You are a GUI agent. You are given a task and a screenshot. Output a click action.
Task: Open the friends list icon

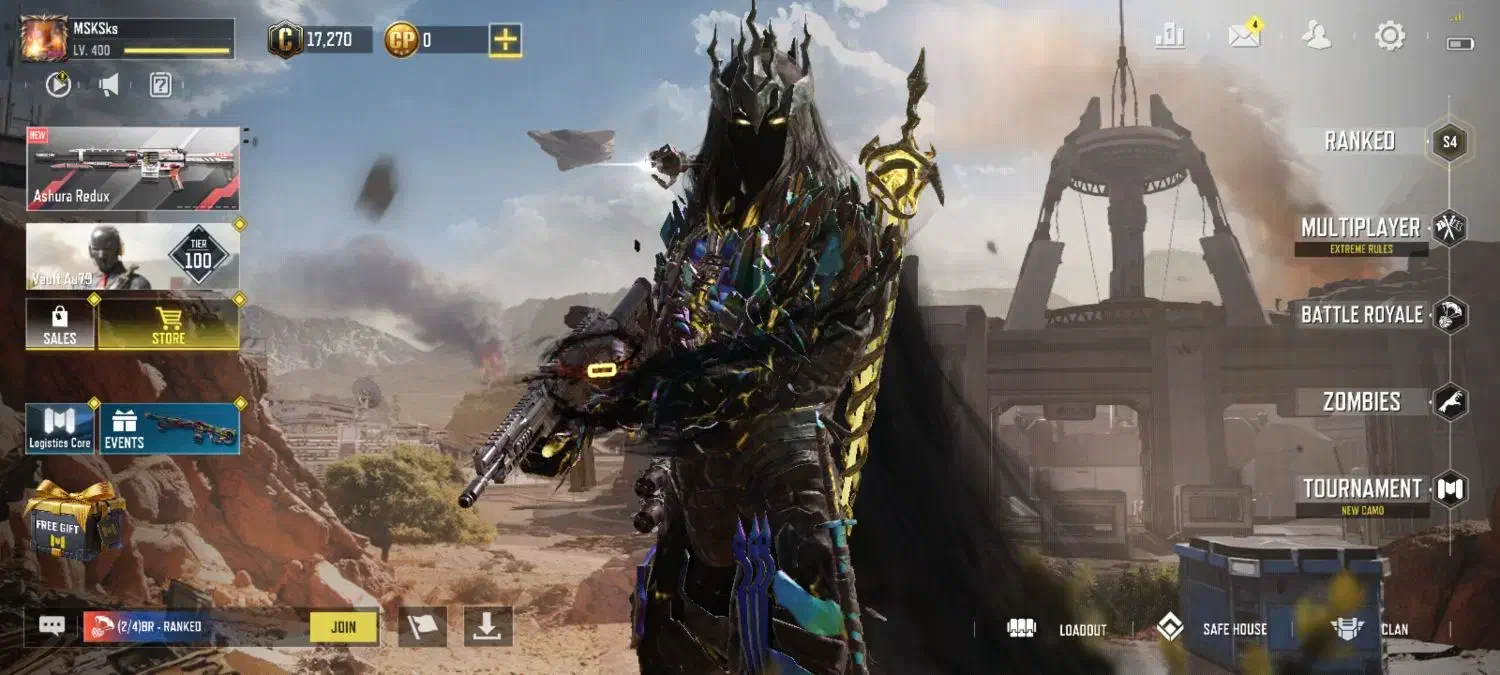tap(1317, 37)
